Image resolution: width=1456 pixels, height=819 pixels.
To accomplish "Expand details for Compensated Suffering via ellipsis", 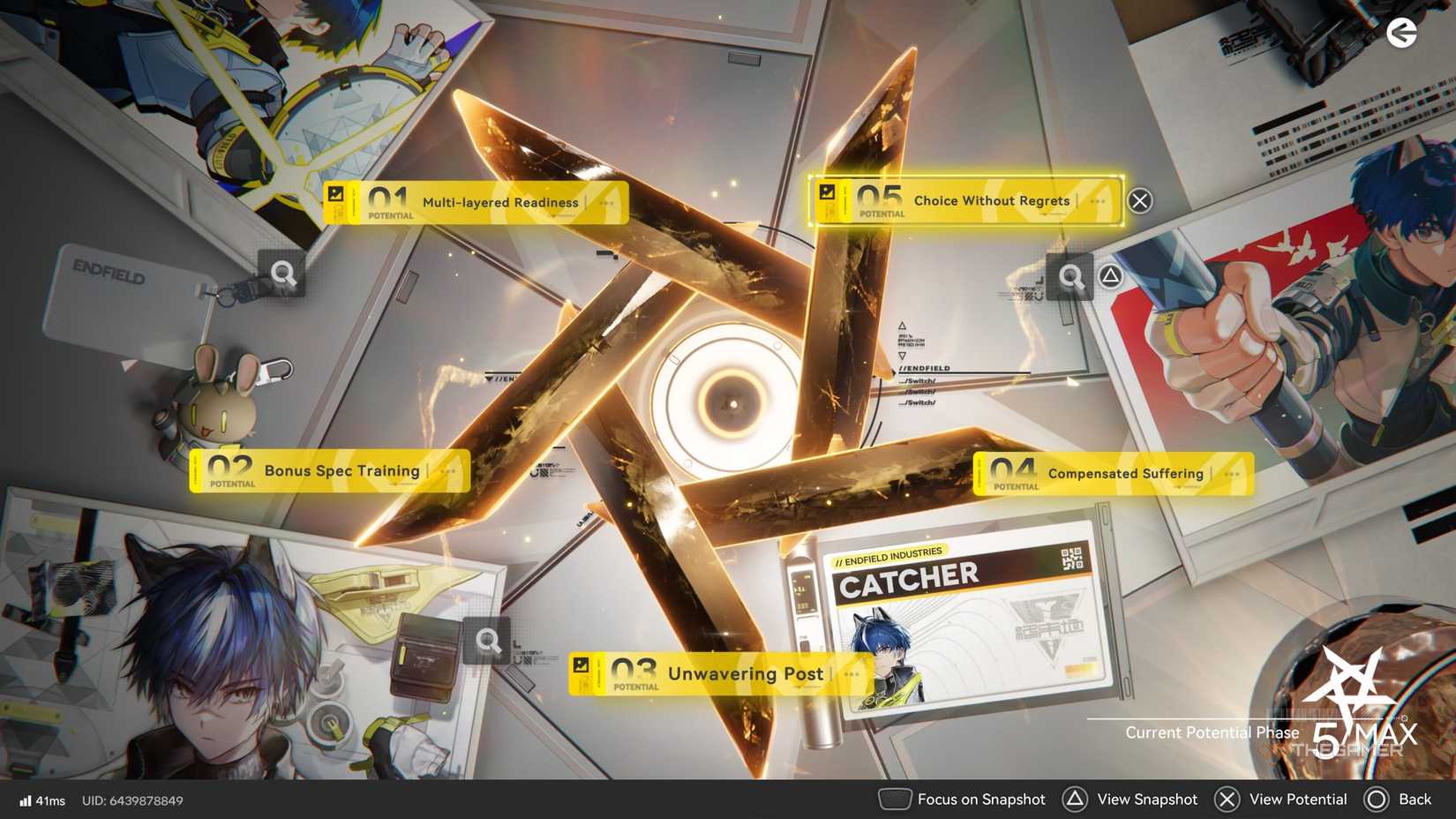I will click(x=1233, y=474).
